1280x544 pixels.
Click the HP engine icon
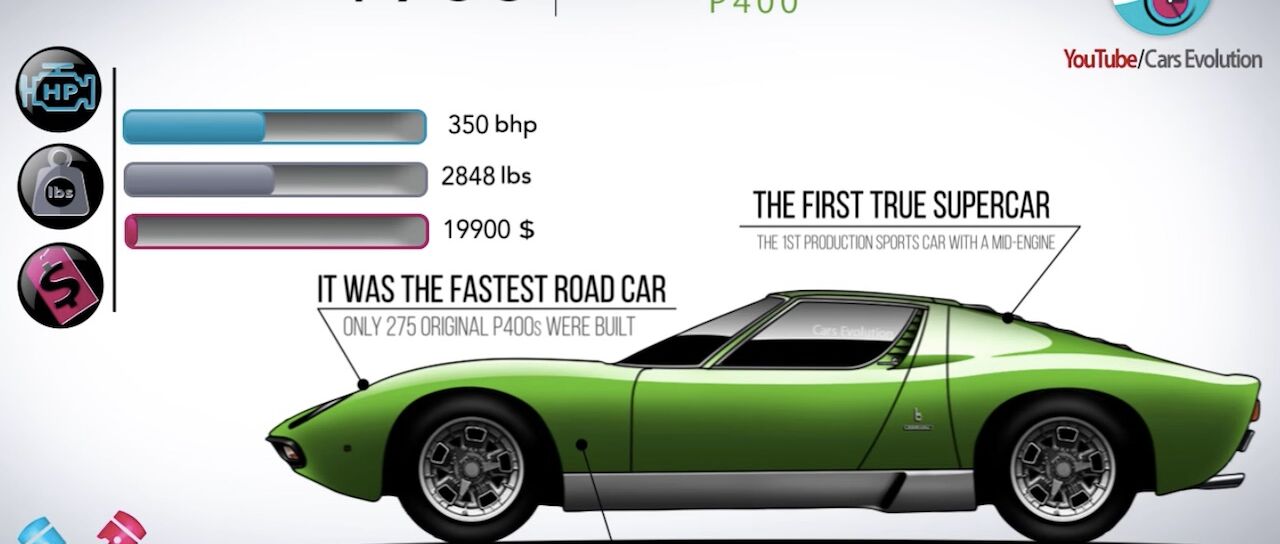click(60, 92)
